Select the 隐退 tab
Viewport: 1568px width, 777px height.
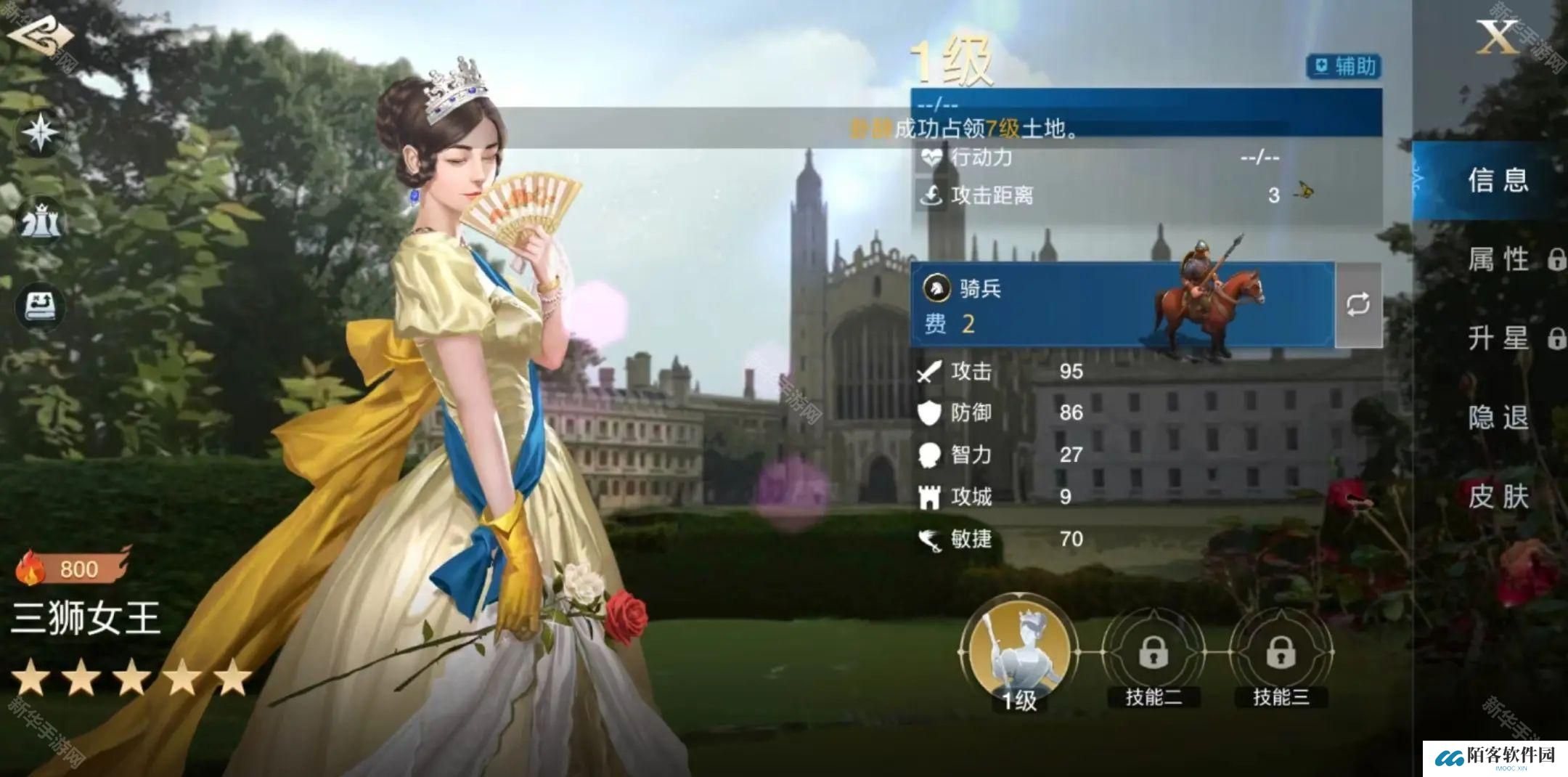coord(1498,418)
